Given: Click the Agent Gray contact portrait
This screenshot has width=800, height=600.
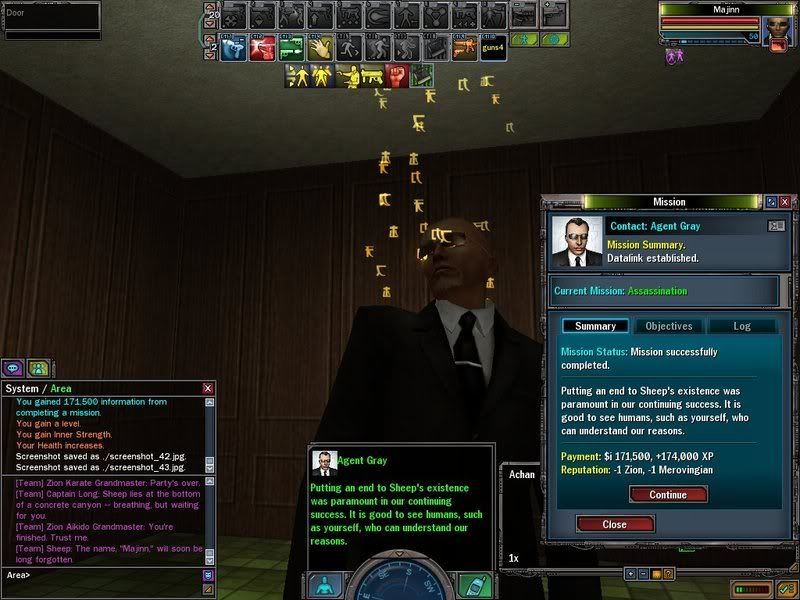Looking at the screenshot, I should 577,242.
